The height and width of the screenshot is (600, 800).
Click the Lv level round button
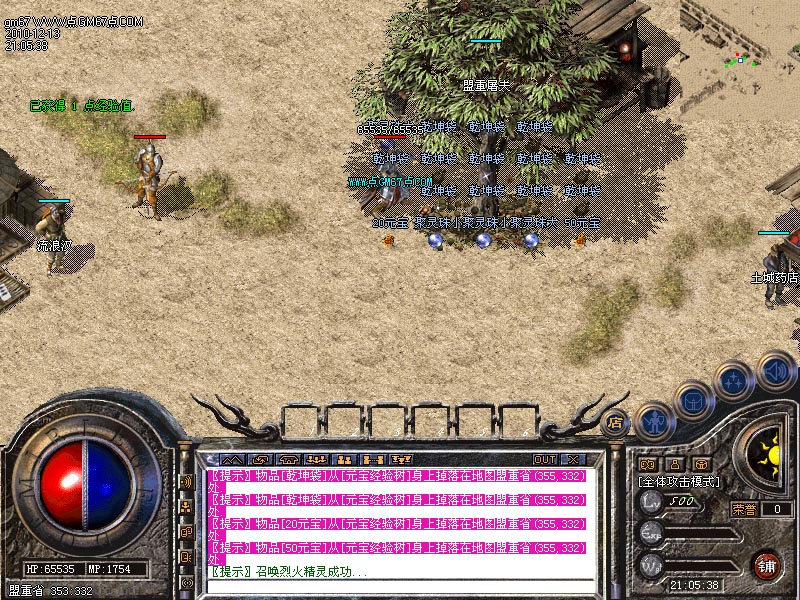coord(651,504)
